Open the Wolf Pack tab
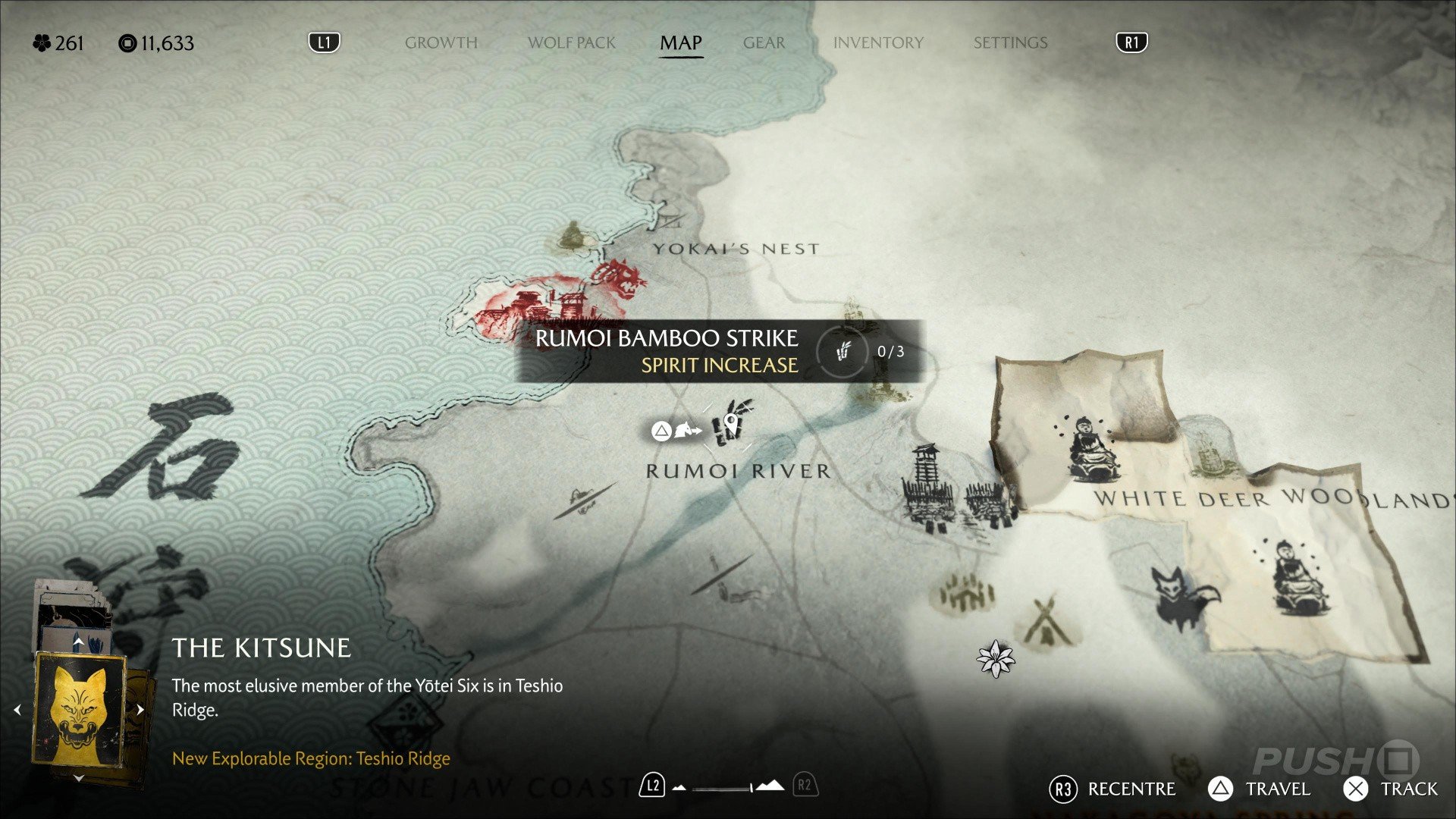This screenshot has height=819, width=1456. (572, 42)
